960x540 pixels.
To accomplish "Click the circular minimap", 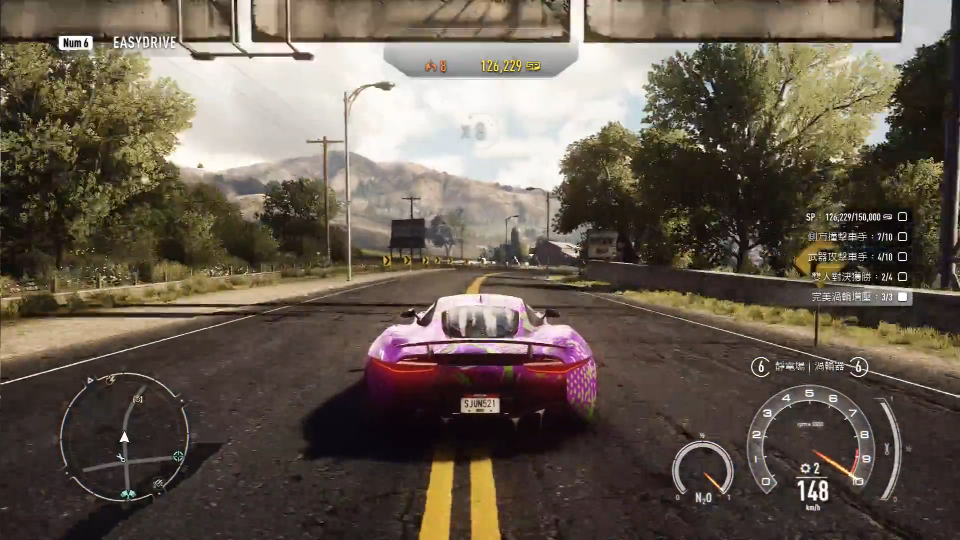I will click(124, 437).
